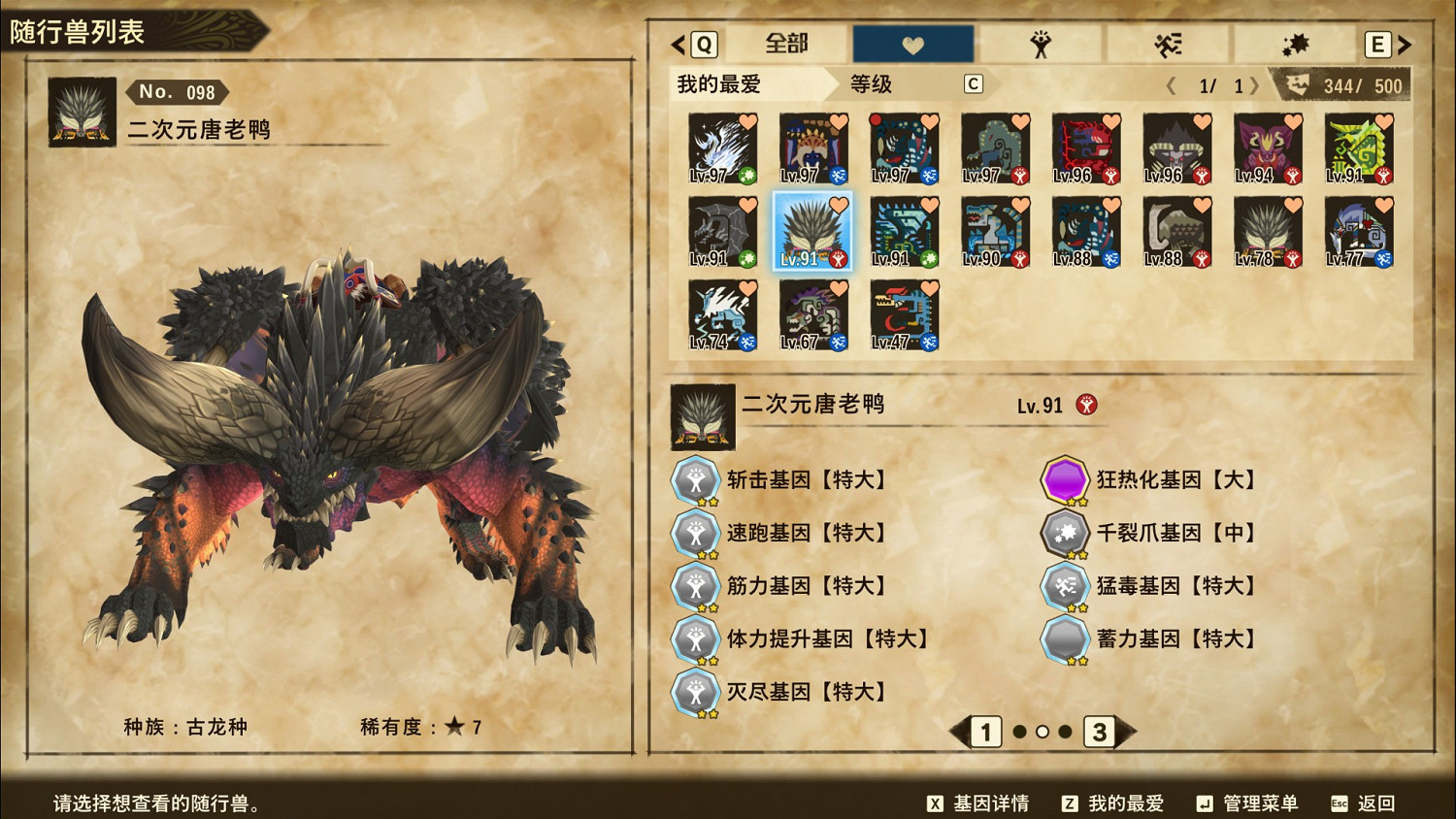Switch to the 全部 tab
1456x819 pixels.
(788, 44)
